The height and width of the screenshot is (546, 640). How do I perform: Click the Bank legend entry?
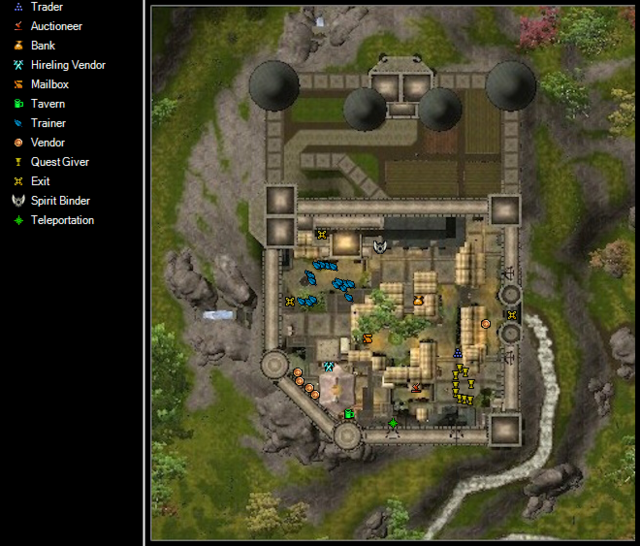click(43, 46)
